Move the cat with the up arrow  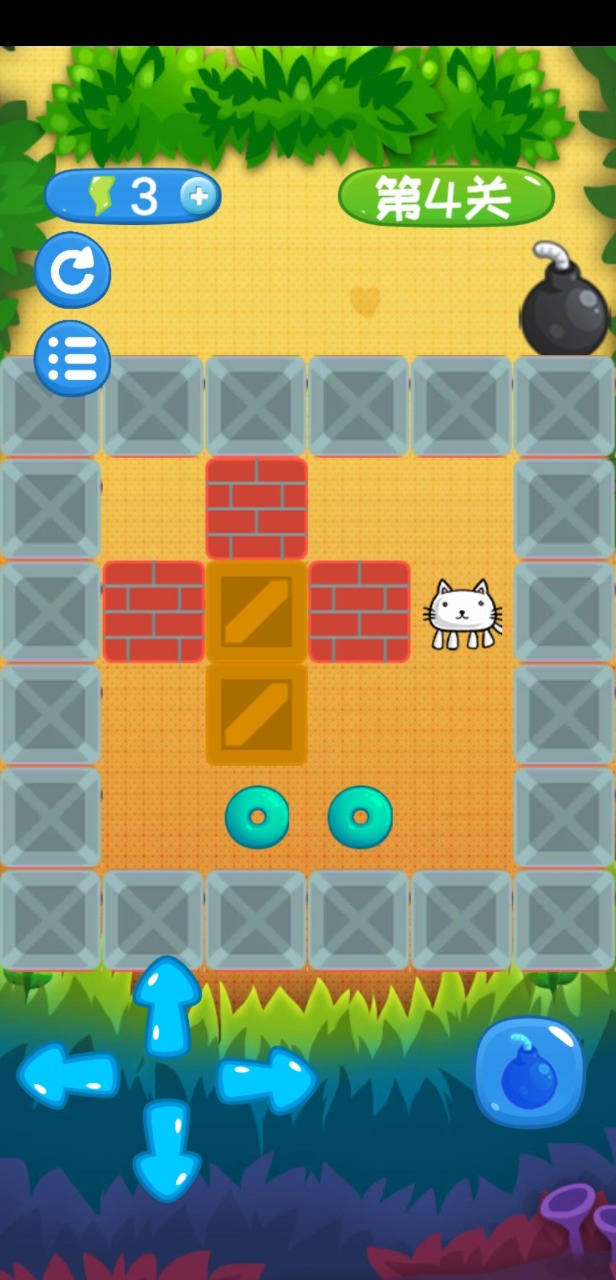click(167, 1006)
